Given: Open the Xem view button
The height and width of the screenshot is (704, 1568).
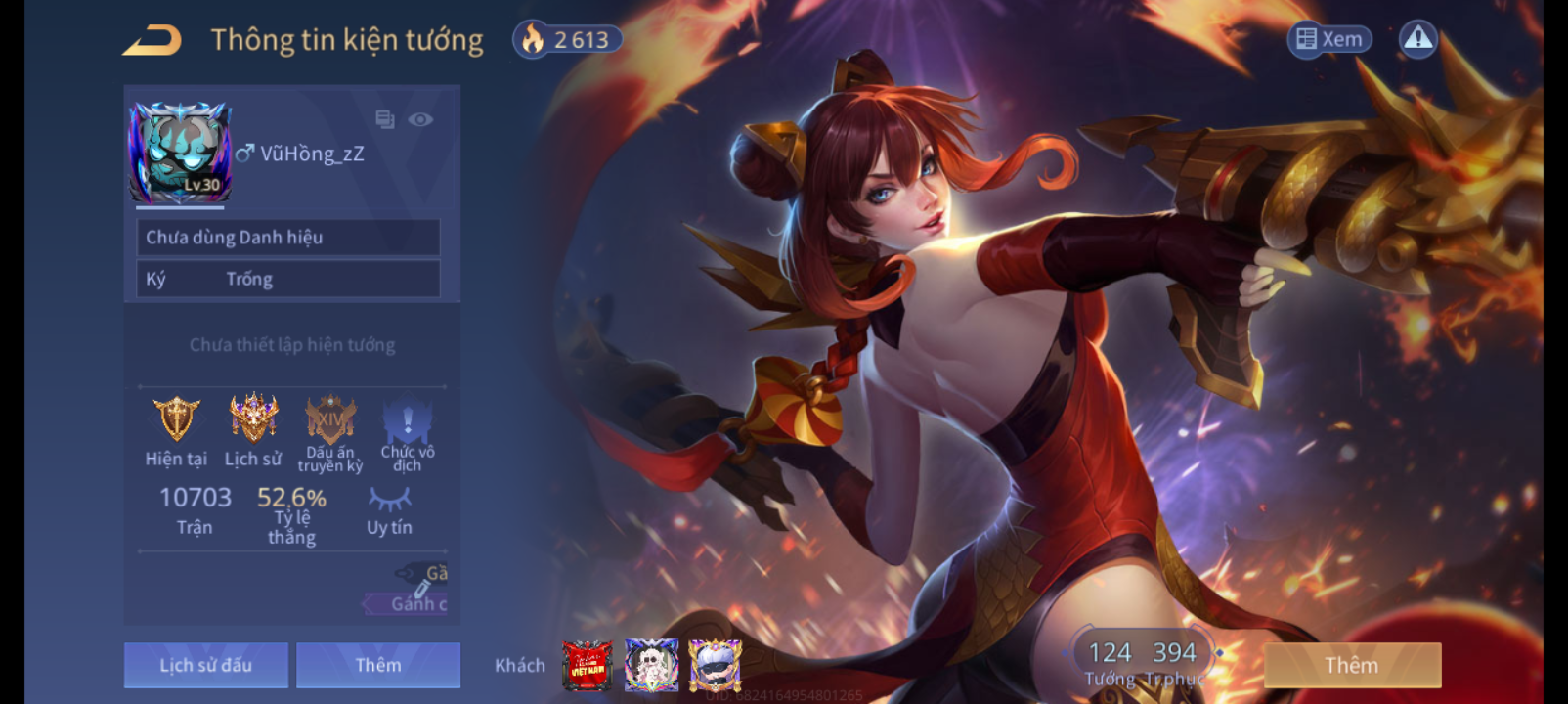Looking at the screenshot, I should click(x=1329, y=39).
